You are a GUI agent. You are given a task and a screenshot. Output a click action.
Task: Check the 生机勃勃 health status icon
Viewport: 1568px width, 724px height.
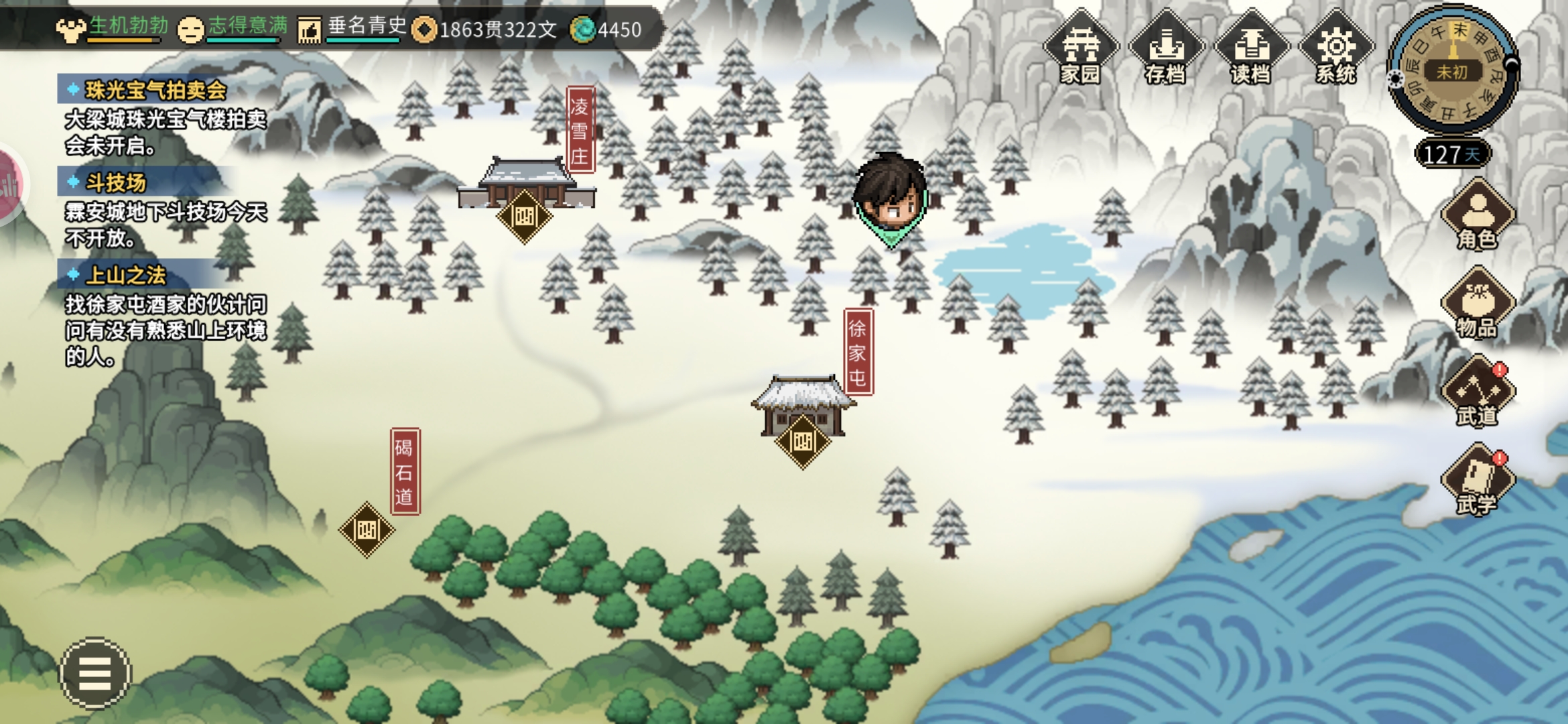(70, 30)
